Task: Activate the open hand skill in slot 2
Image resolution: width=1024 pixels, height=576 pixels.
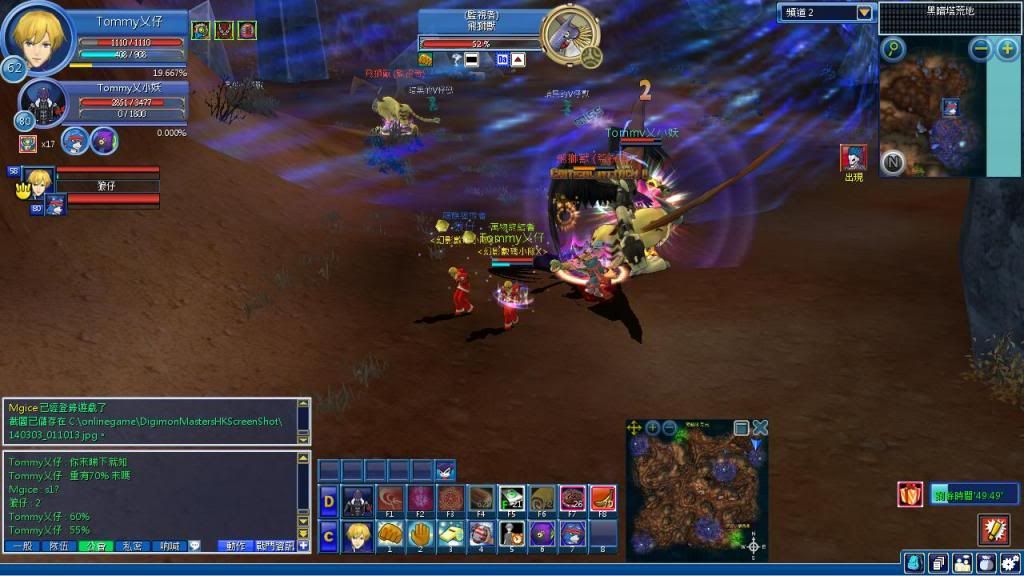Action: (421, 535)
